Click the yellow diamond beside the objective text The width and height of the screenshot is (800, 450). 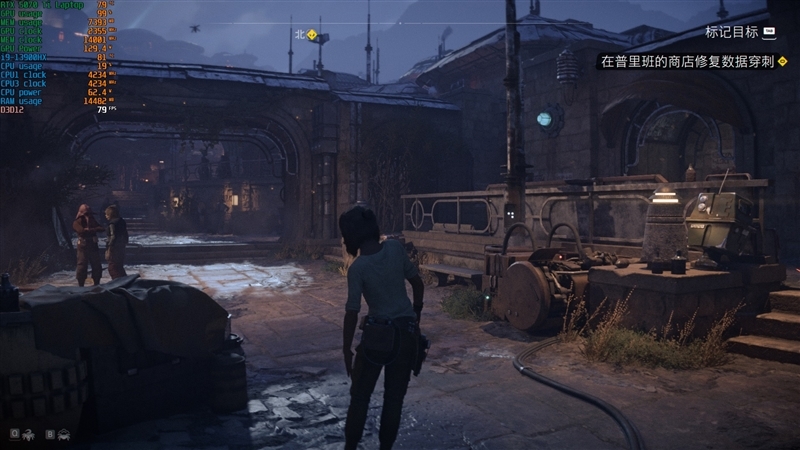(782, 61)
